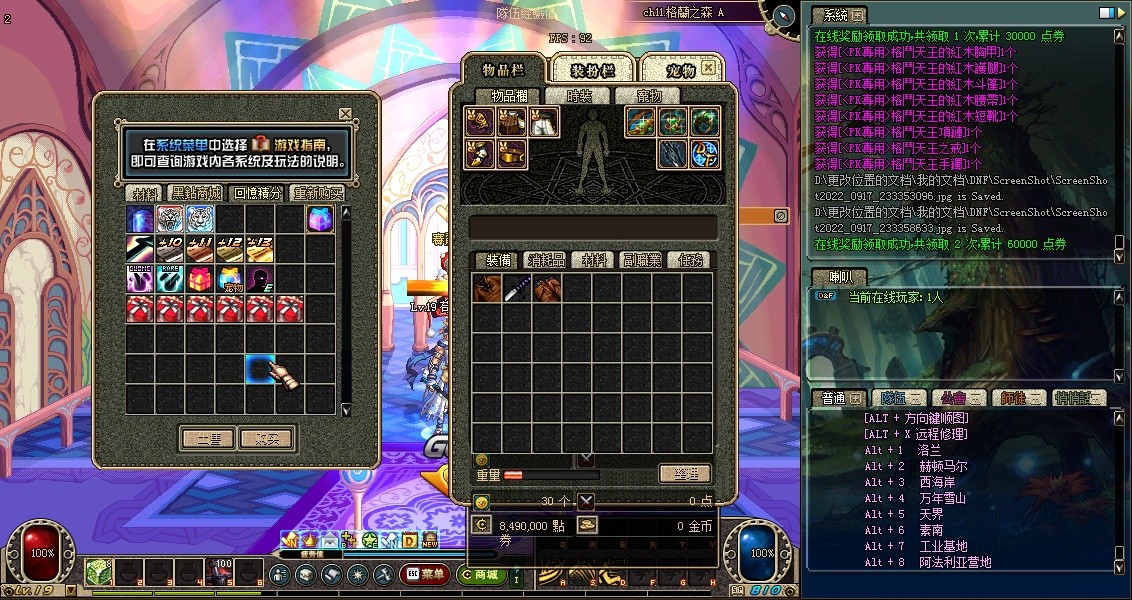
Task: Close the inventory panel
Action: [x=708, y=68]
